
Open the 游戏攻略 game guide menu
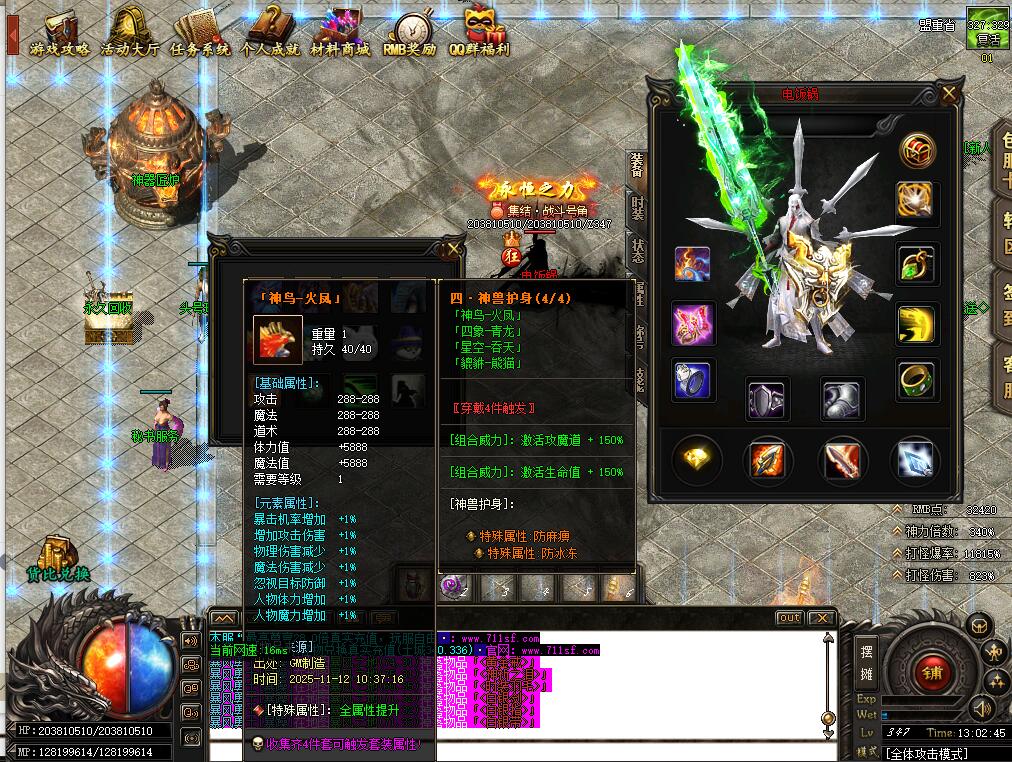click(x=60, y=33)
